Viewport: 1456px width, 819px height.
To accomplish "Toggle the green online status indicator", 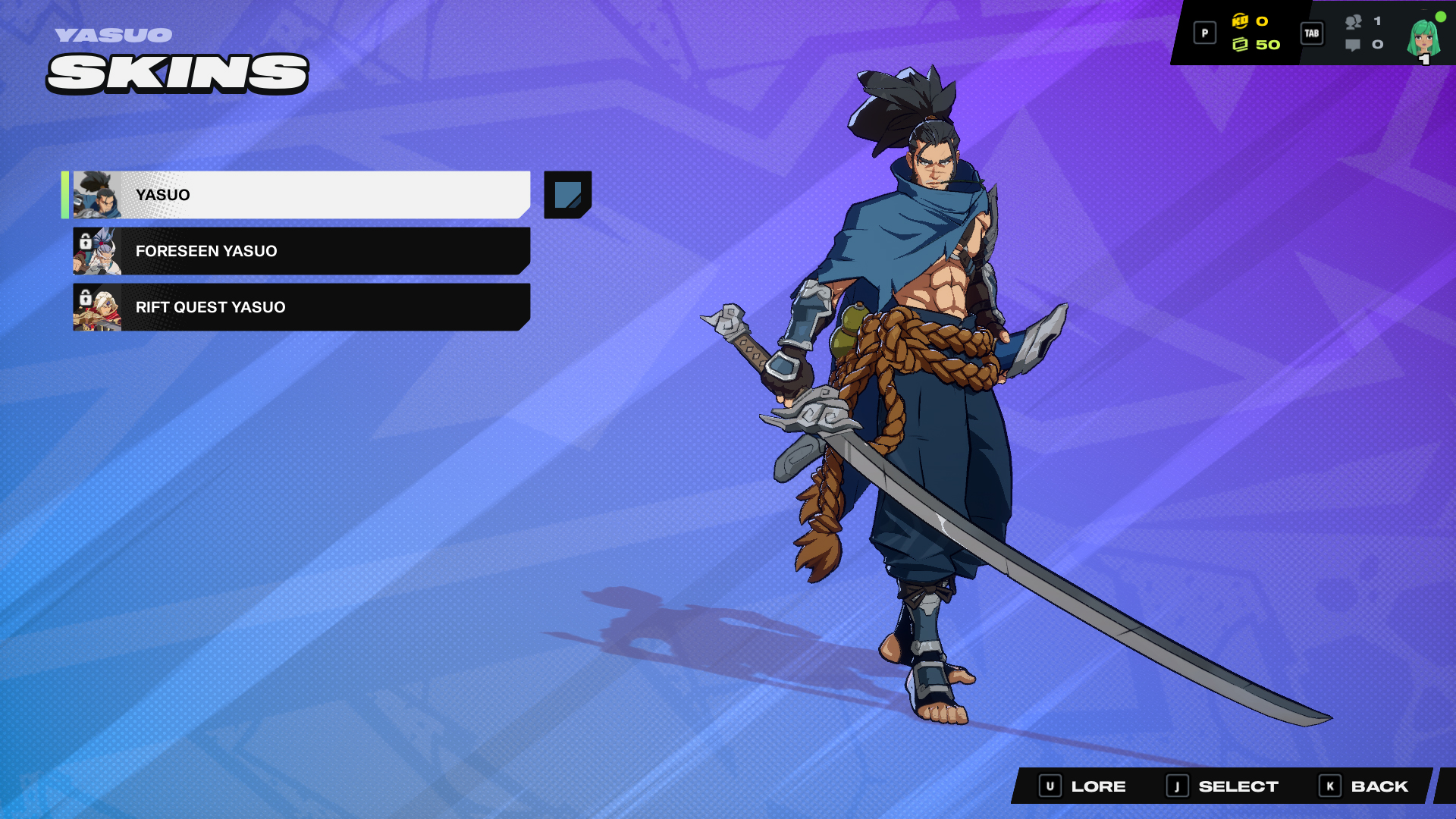I will coord(1441,17).
